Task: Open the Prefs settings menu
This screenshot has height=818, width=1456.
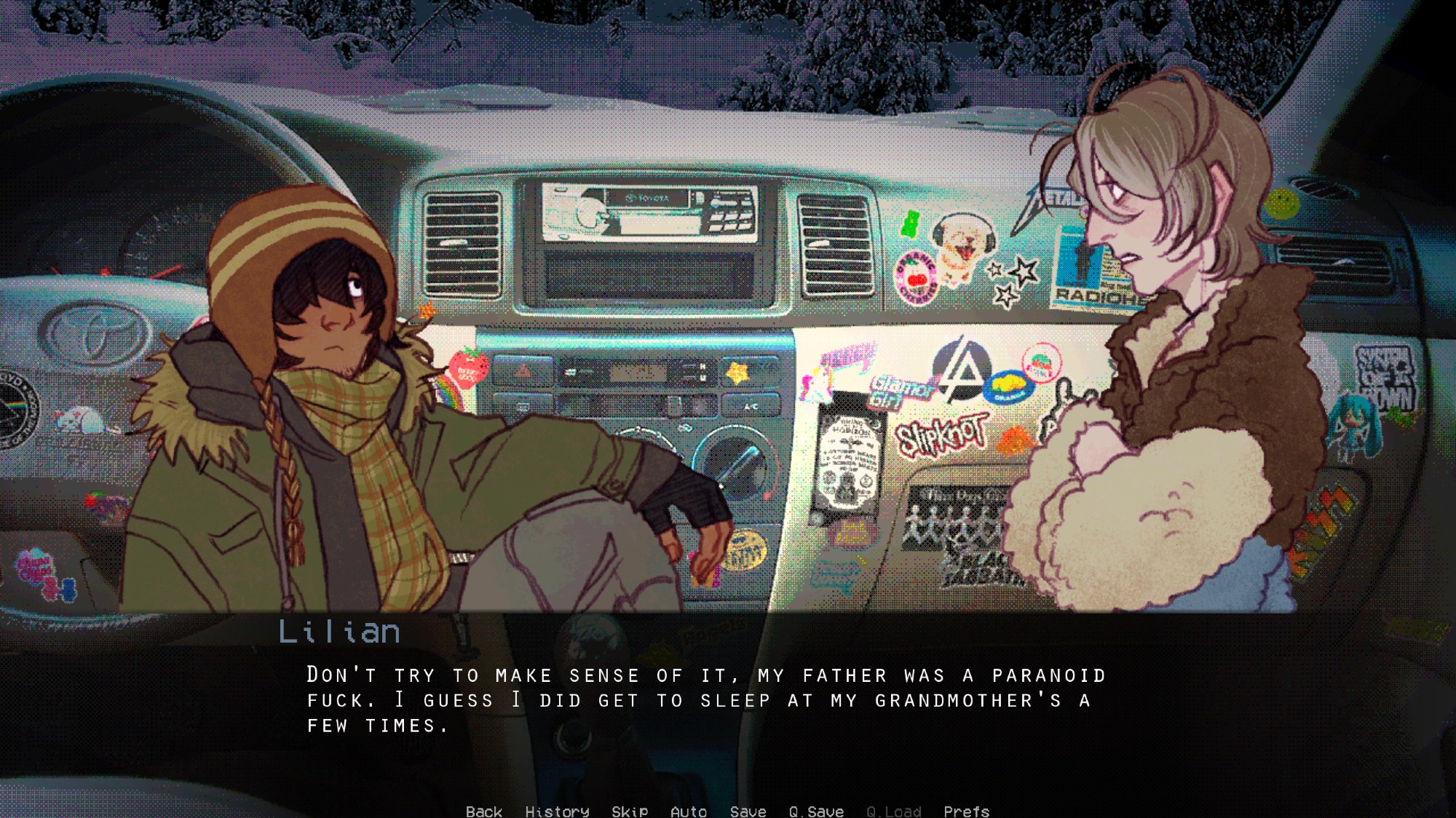Action: [966, 811]
